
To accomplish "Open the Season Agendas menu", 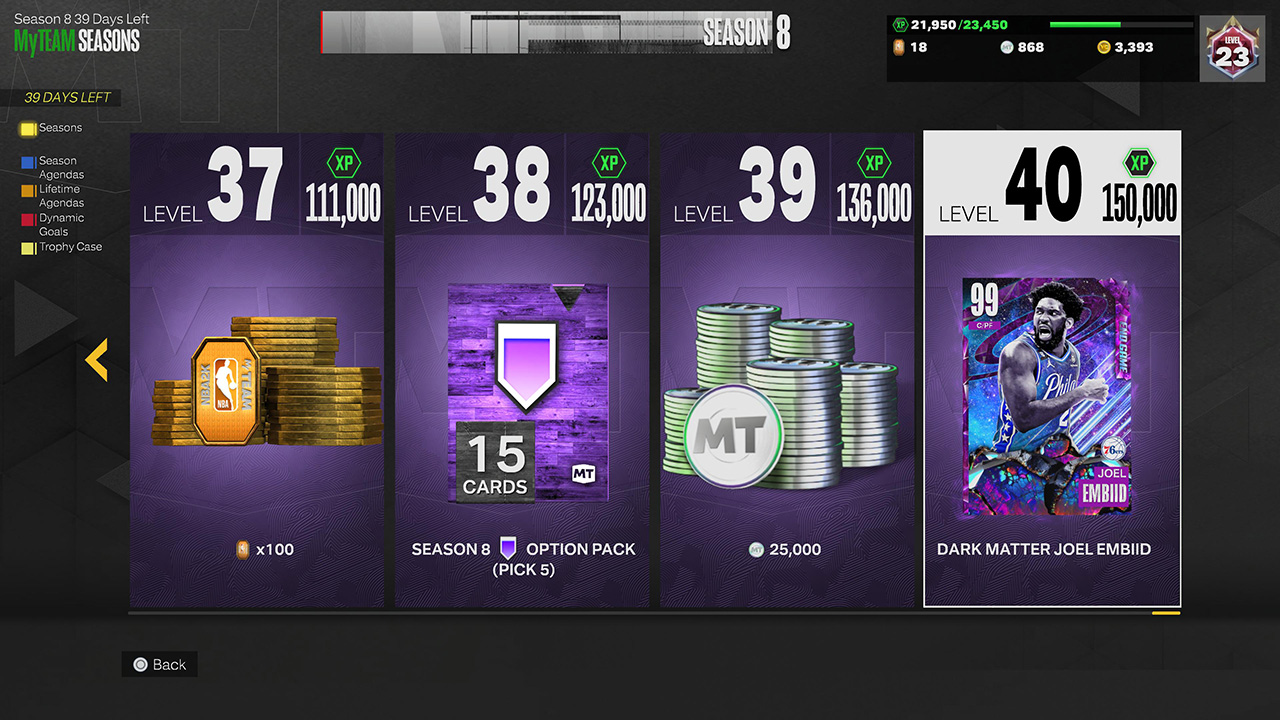I will pyautogui.click(x=60, y=167).
